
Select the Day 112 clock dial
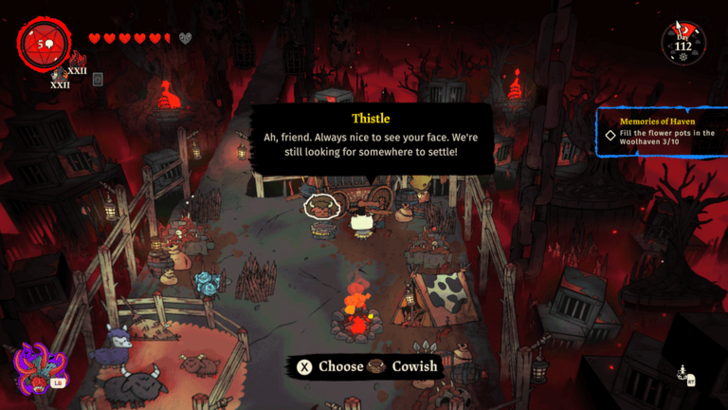(x=684, y=41)
